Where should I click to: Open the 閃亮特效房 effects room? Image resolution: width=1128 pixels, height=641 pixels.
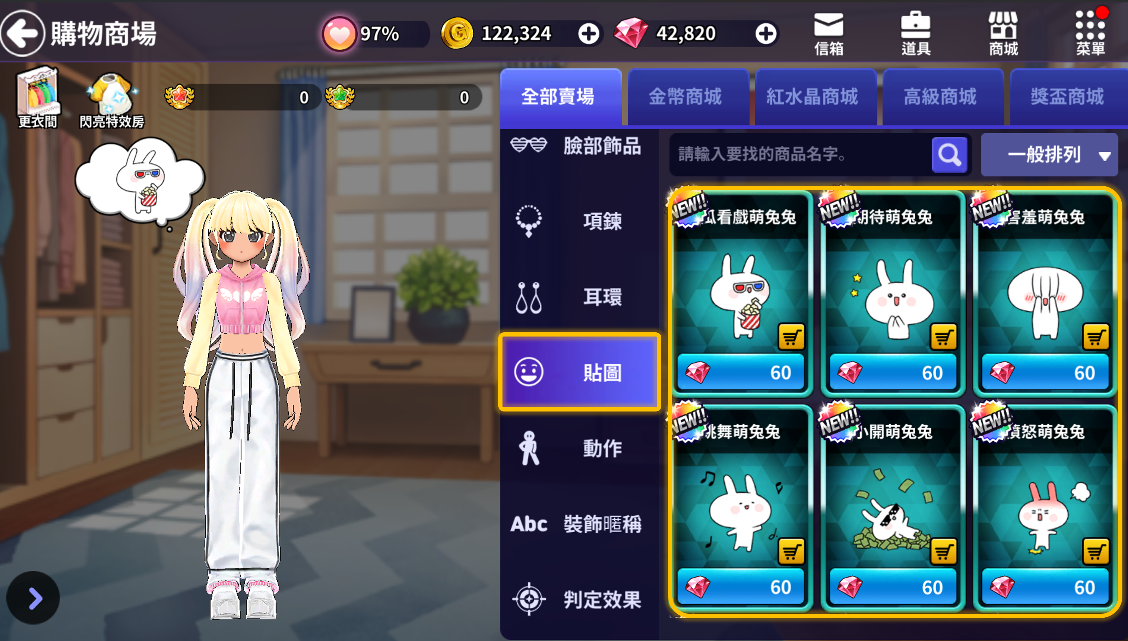tap(111, 100)
